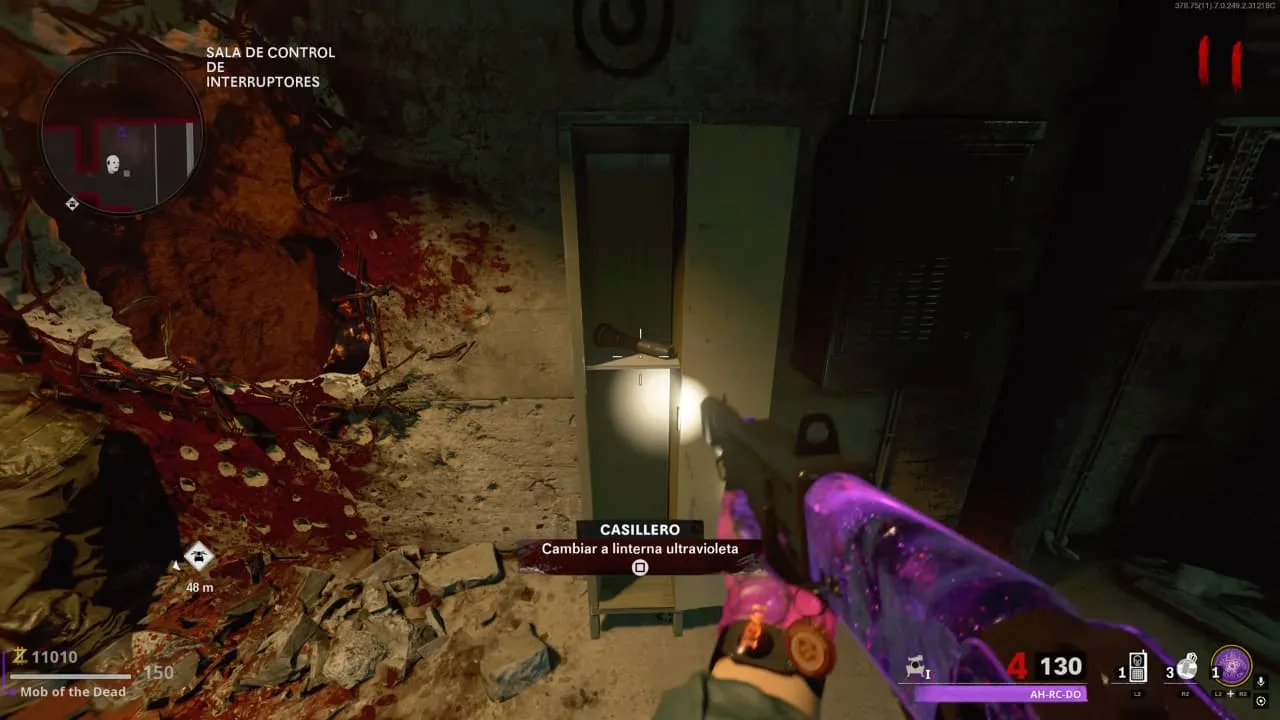Select the 48 m objective waypoint marker
1280x720 pixels.
[x=199, y=557]
